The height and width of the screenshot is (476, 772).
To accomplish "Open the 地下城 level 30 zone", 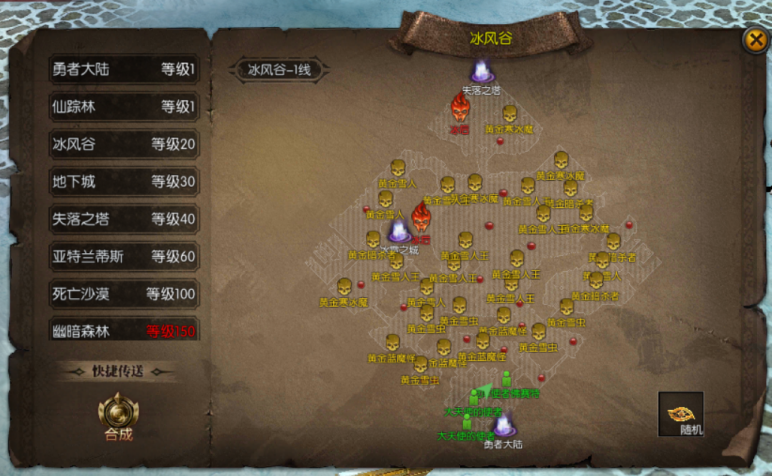I will 124,181.
